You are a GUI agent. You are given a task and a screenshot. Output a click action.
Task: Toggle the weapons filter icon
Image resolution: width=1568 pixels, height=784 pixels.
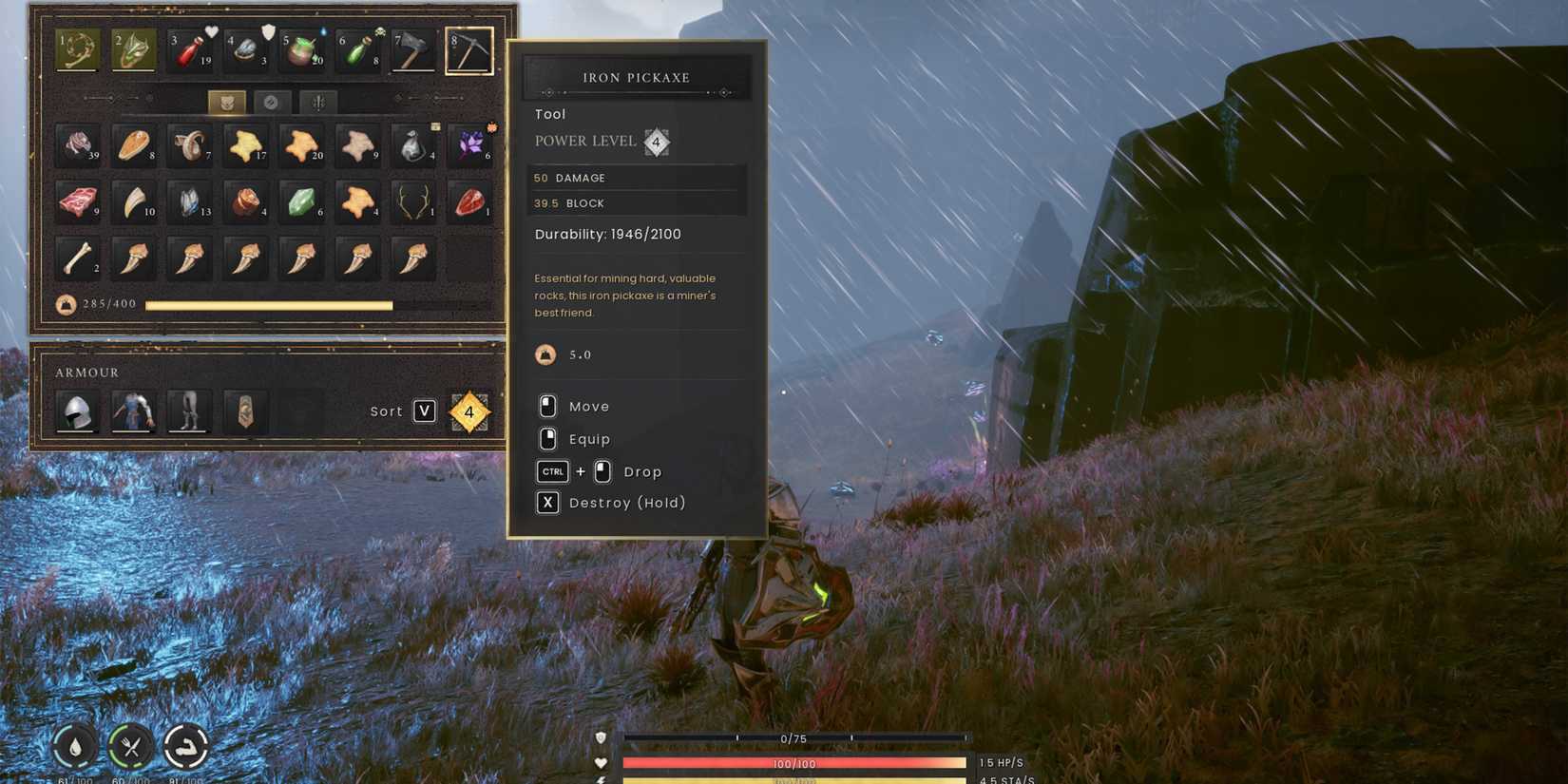pos(317,102)
